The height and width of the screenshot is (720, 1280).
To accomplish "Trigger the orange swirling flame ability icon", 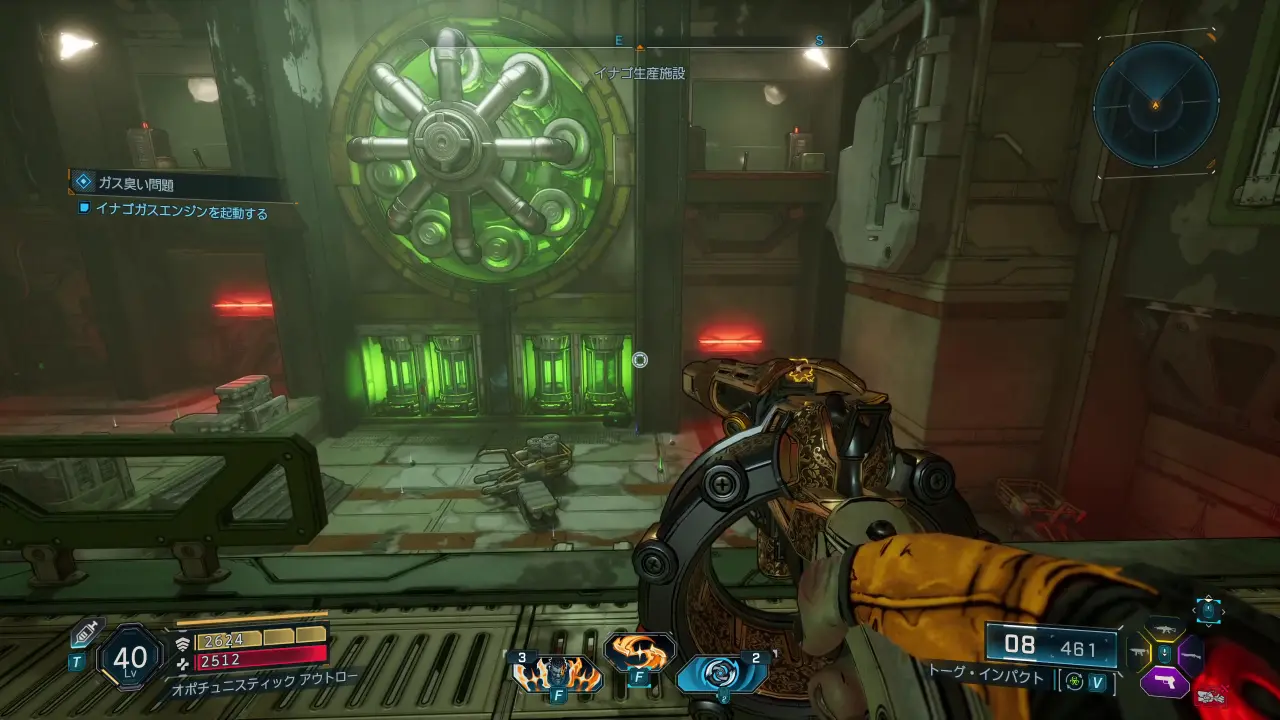I will pyautogui.click(x=639, y=653).
